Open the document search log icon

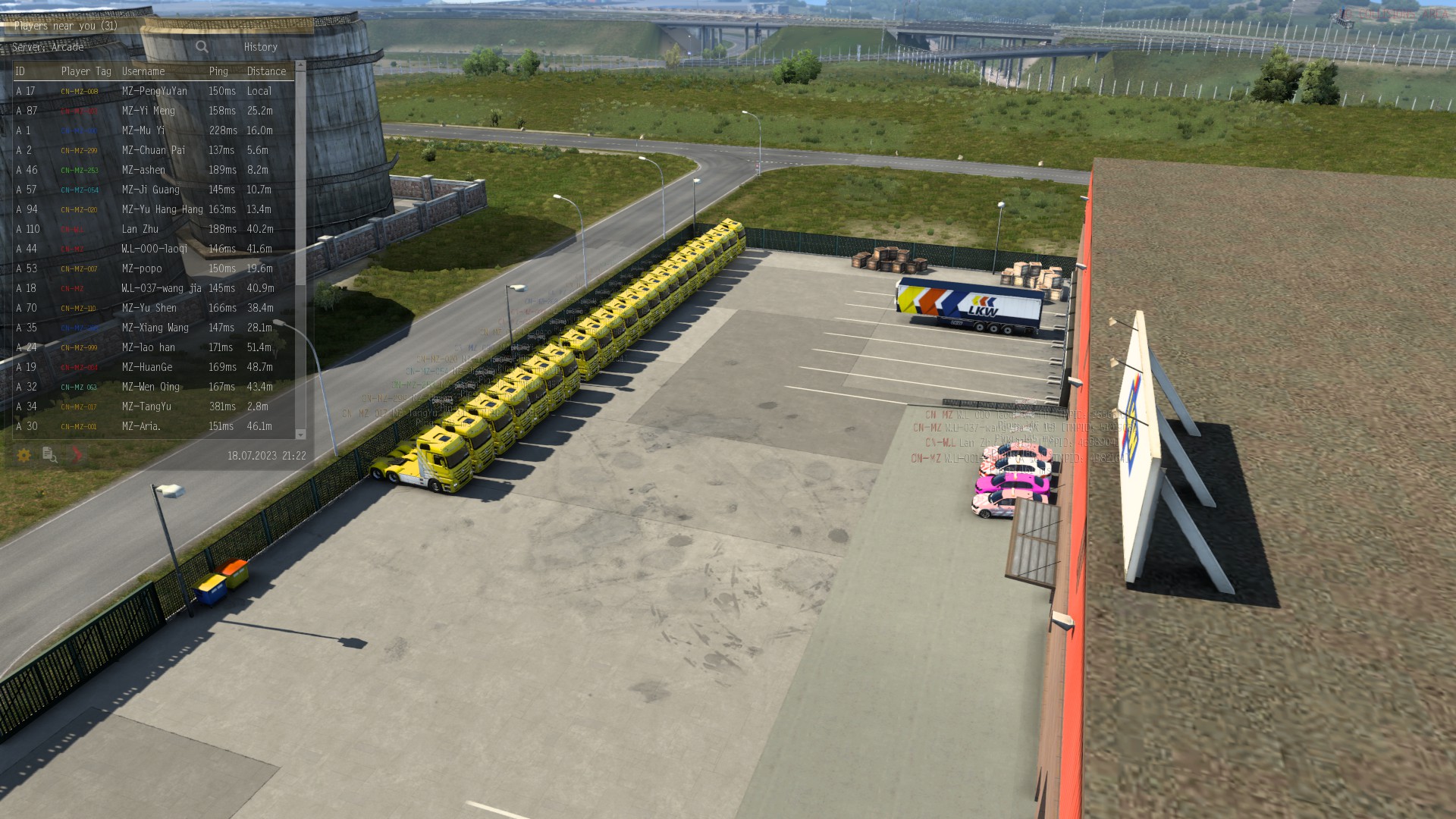(x=50, y=455)
